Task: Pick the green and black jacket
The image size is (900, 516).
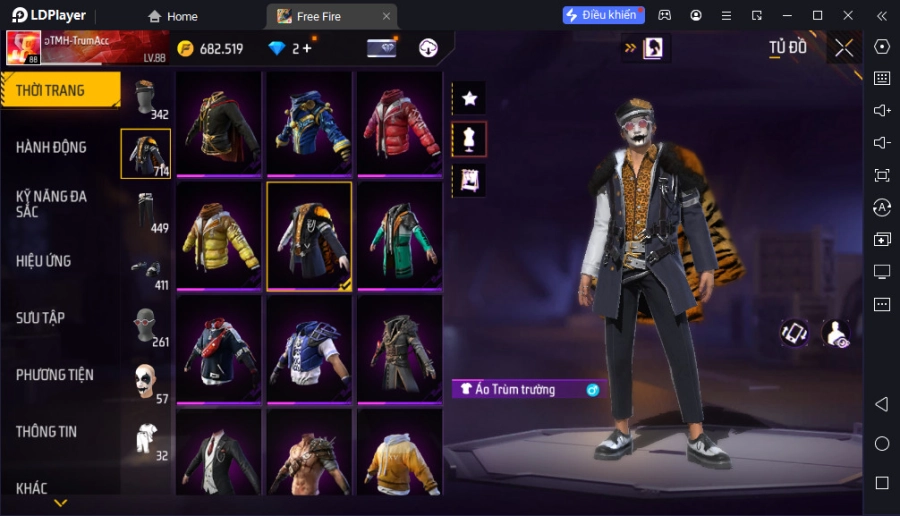Action: (400, 236)
